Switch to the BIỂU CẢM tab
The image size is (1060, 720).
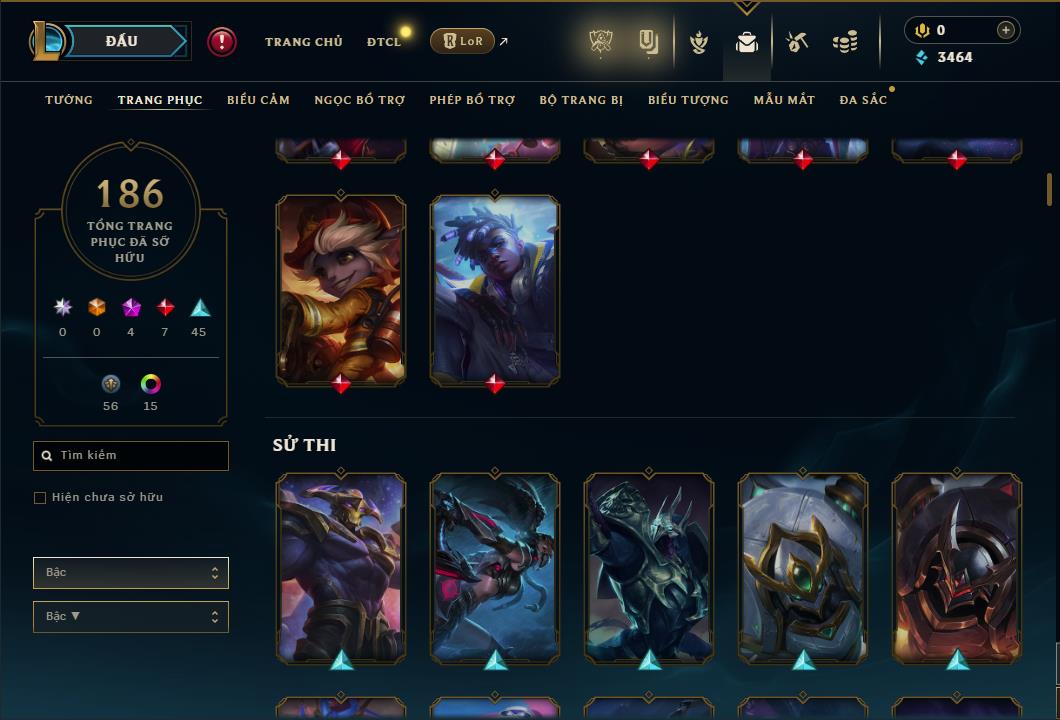[x=258, y=100]
